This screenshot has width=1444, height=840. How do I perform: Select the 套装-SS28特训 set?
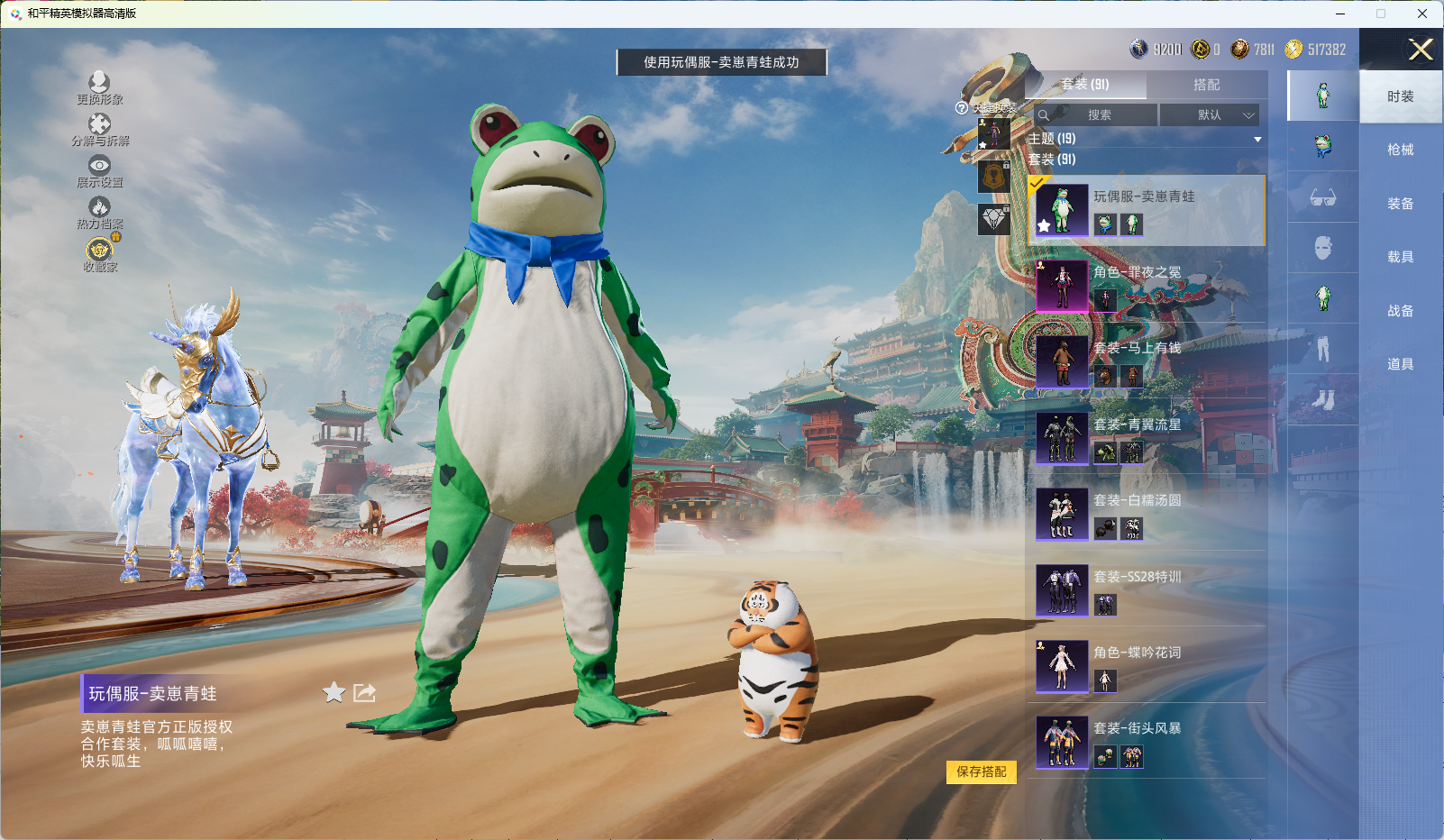[x=1145, y=590]
